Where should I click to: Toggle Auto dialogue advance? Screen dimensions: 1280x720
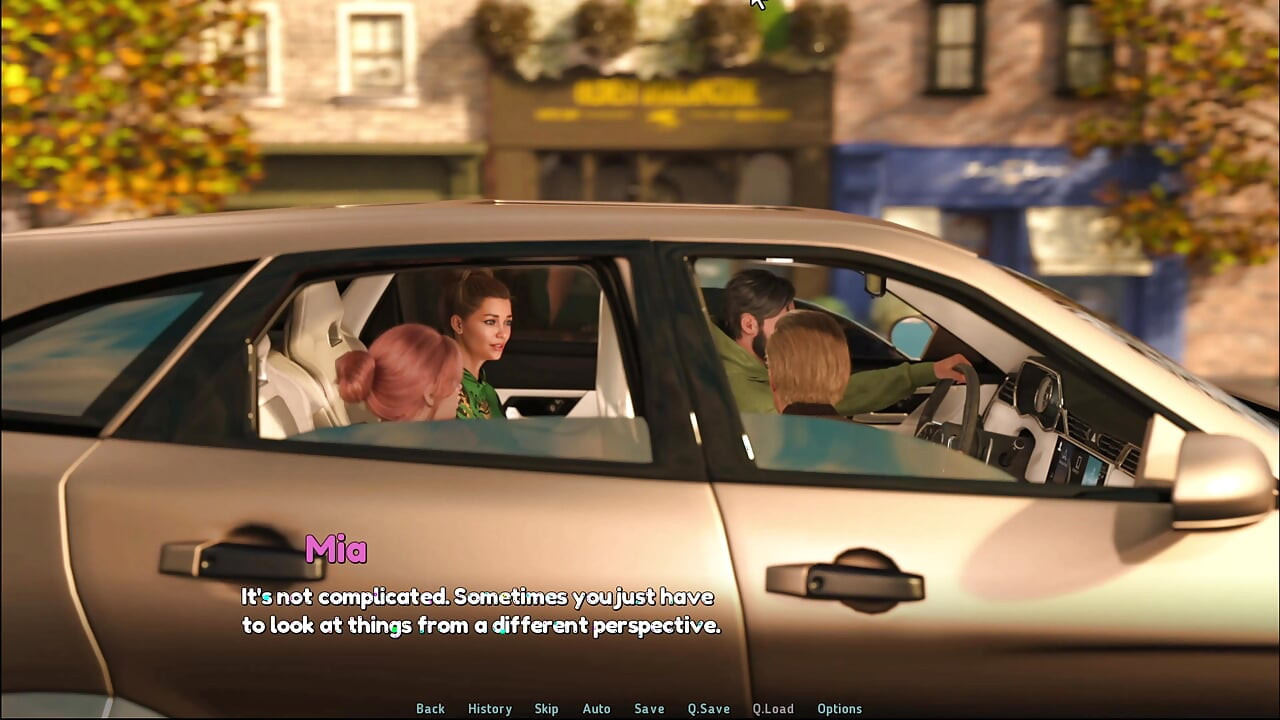click(596, 708)
